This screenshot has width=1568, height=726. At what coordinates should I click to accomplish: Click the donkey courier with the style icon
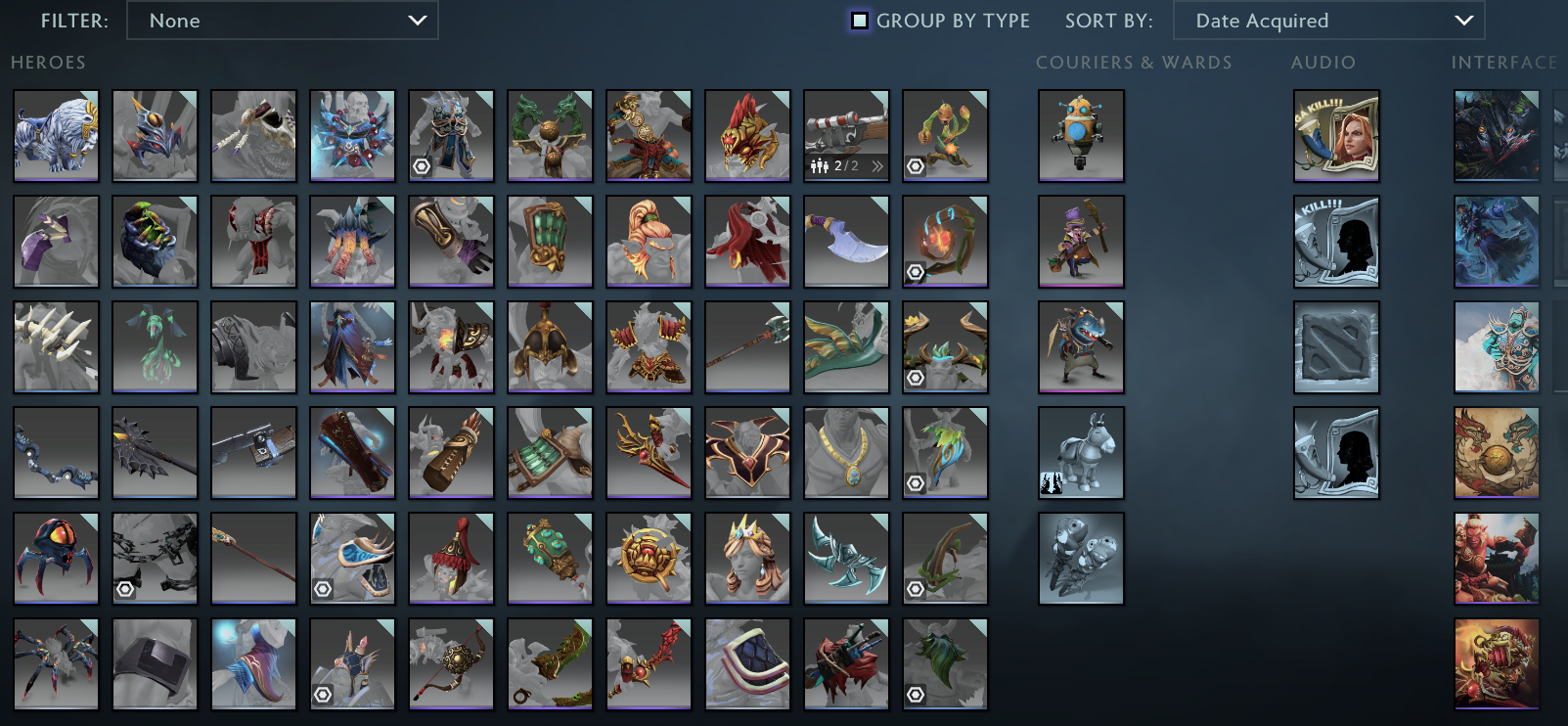pos(1081,452)
